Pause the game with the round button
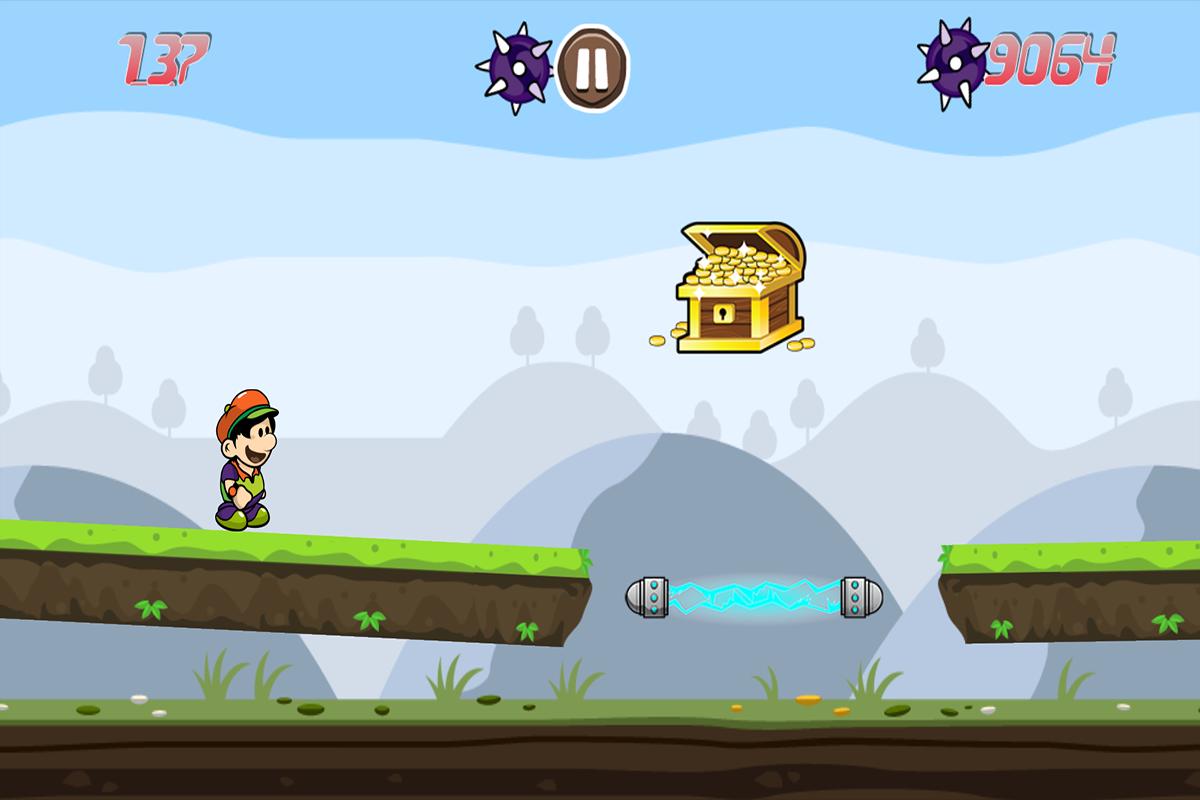Screen dimensions: 1200x800 point(592,67)
